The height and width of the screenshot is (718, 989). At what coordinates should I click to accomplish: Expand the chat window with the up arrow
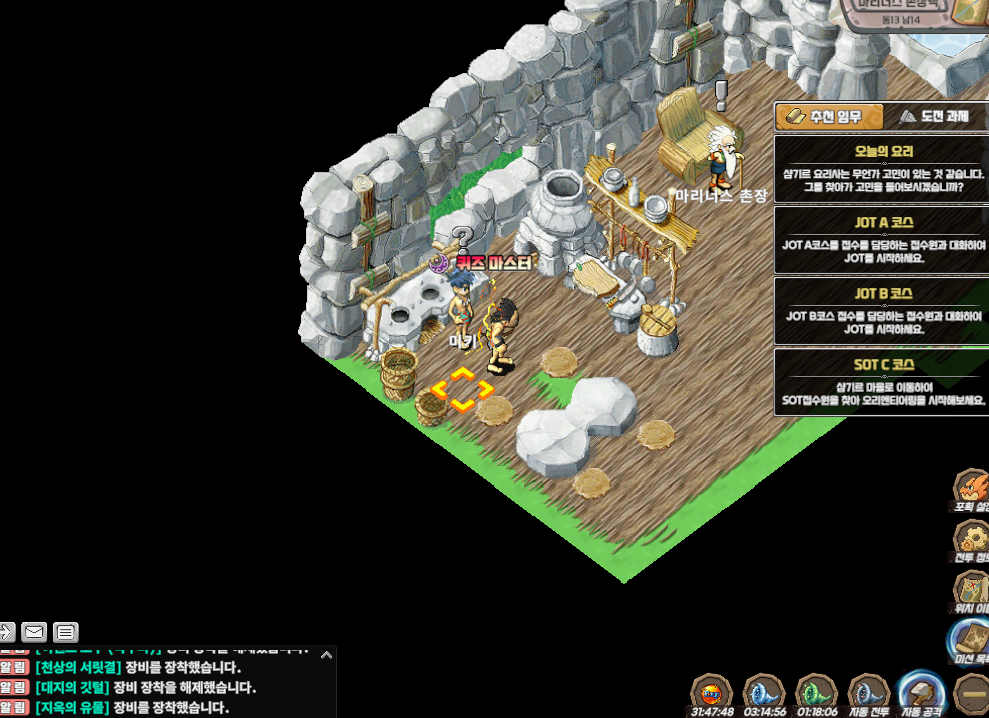[x=325, y=654]
